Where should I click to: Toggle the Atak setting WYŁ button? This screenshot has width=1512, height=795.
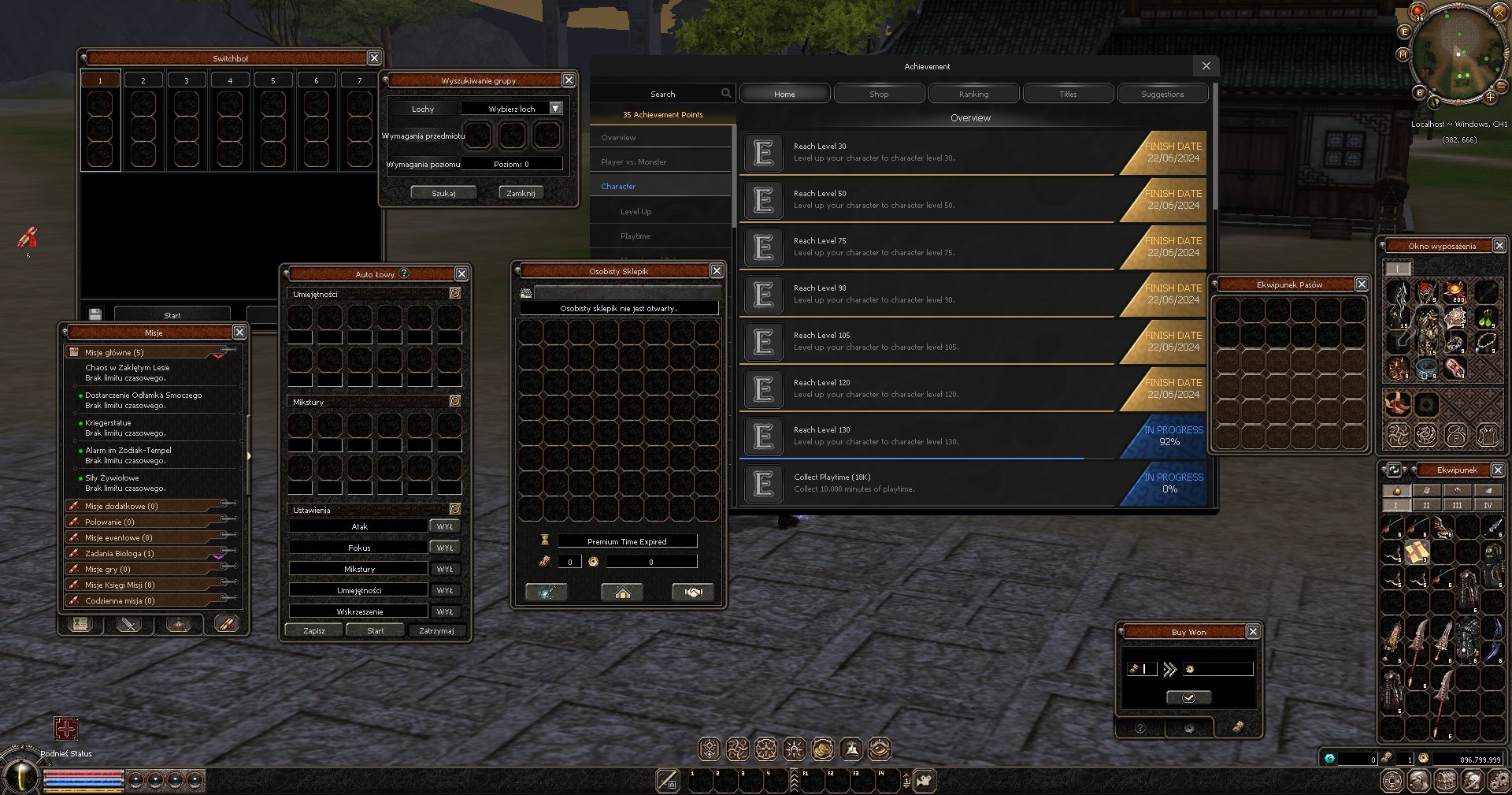point(445,526)
